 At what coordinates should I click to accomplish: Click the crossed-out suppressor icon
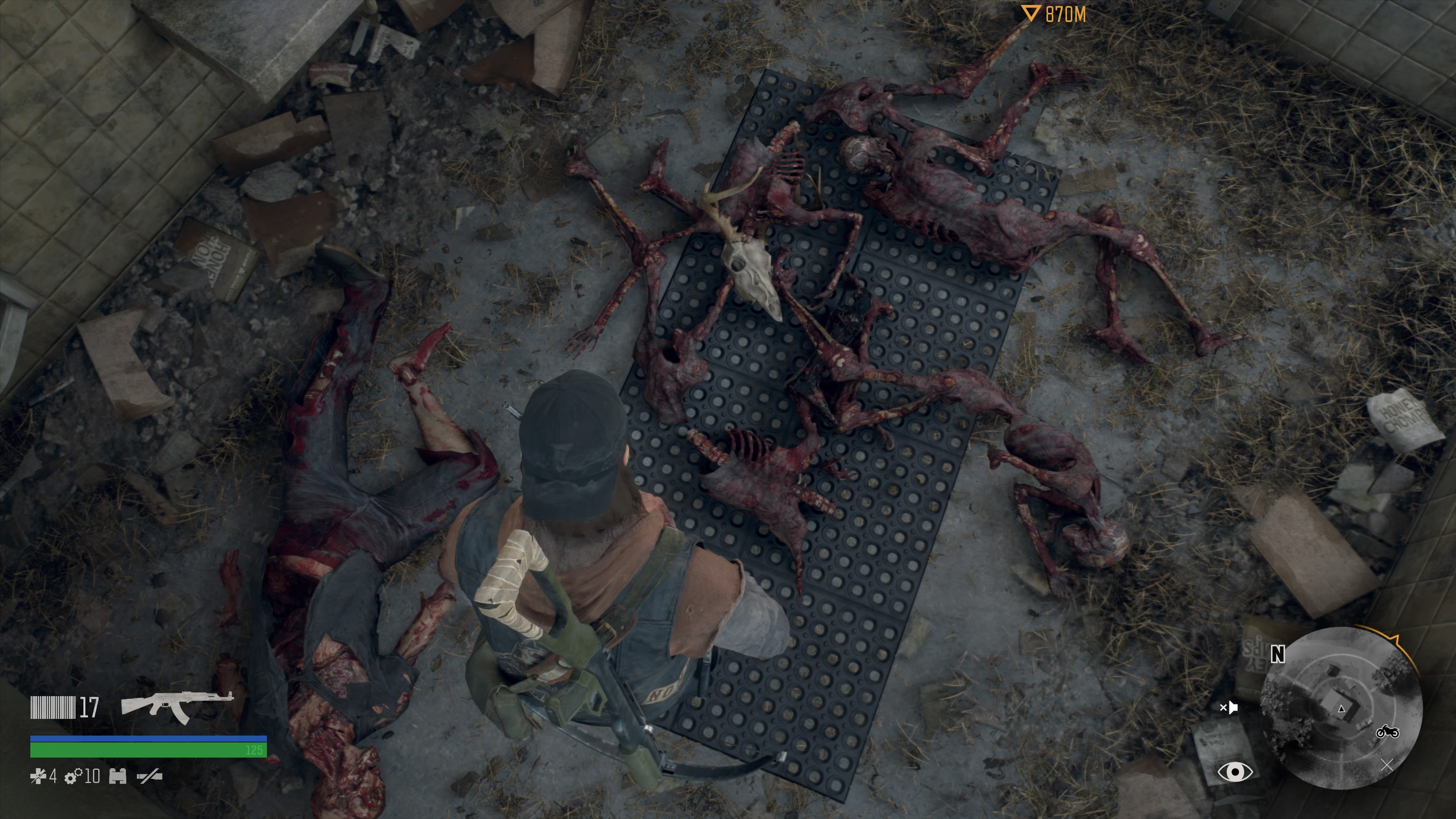pos(150,777)
